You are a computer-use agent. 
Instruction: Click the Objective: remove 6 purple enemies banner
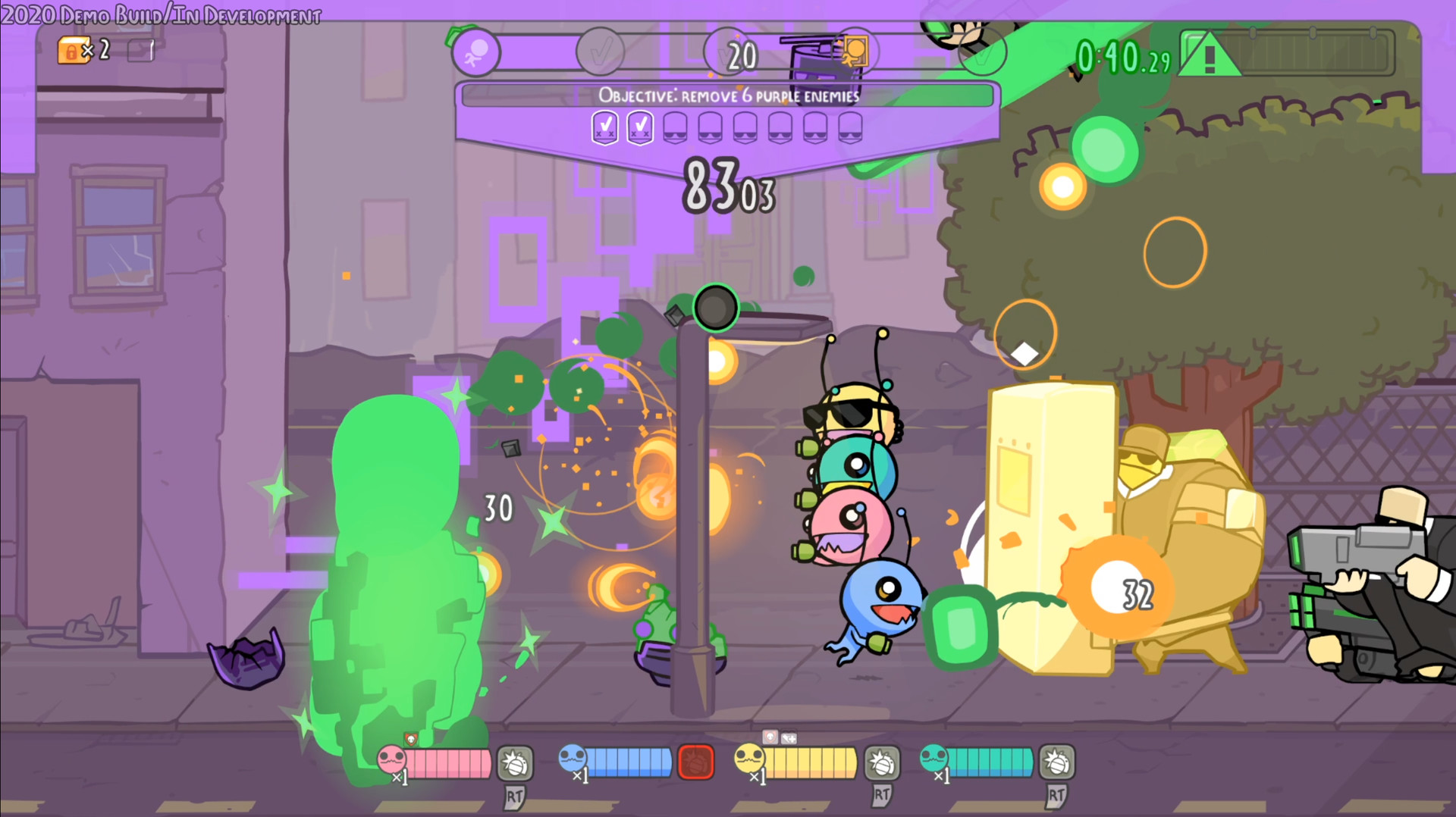pos(728,95)
